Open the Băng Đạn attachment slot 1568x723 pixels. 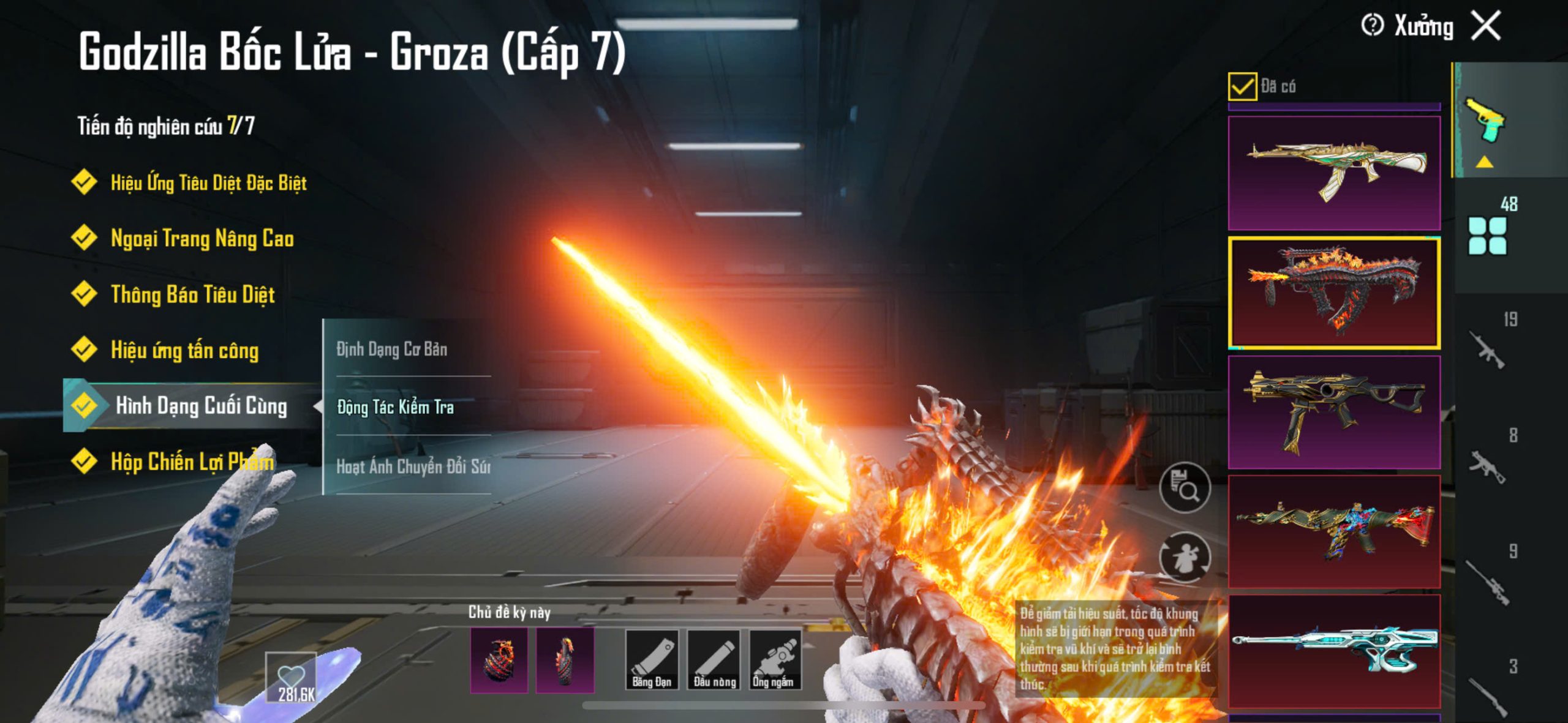(652, 660)
